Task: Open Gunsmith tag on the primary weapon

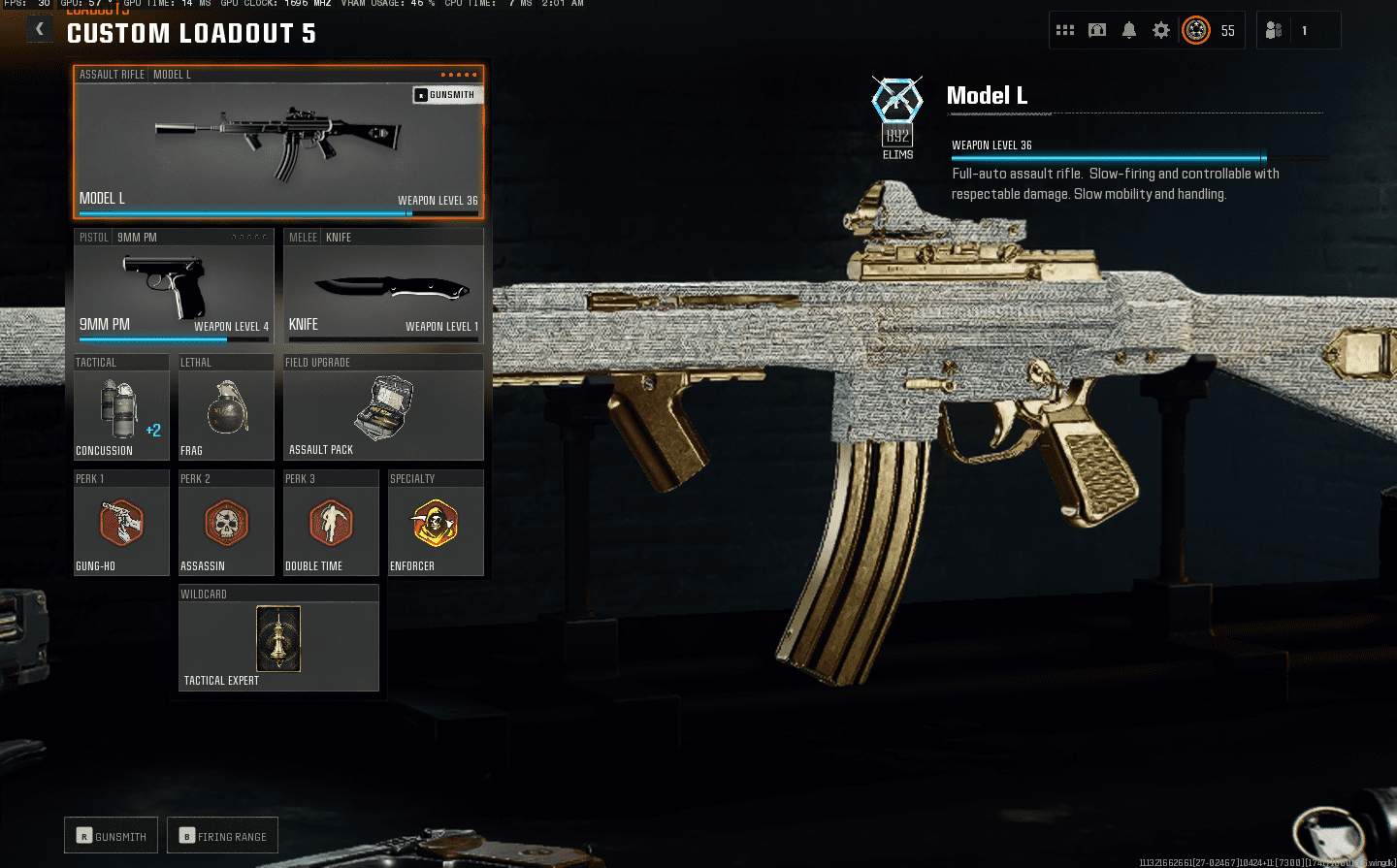Action: coord(446,95)
